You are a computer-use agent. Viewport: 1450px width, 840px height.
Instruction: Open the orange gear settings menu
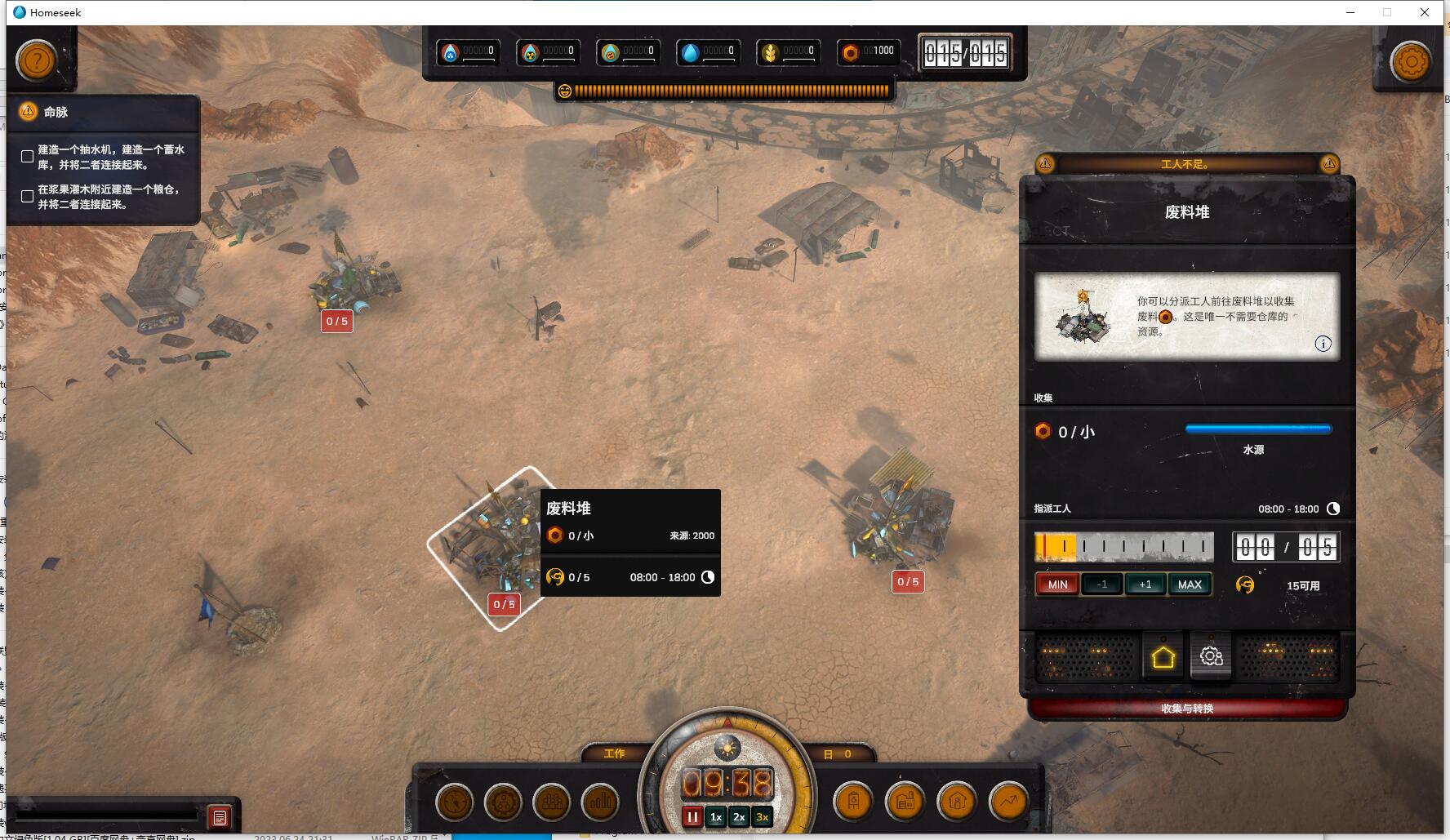(1411, 61)
